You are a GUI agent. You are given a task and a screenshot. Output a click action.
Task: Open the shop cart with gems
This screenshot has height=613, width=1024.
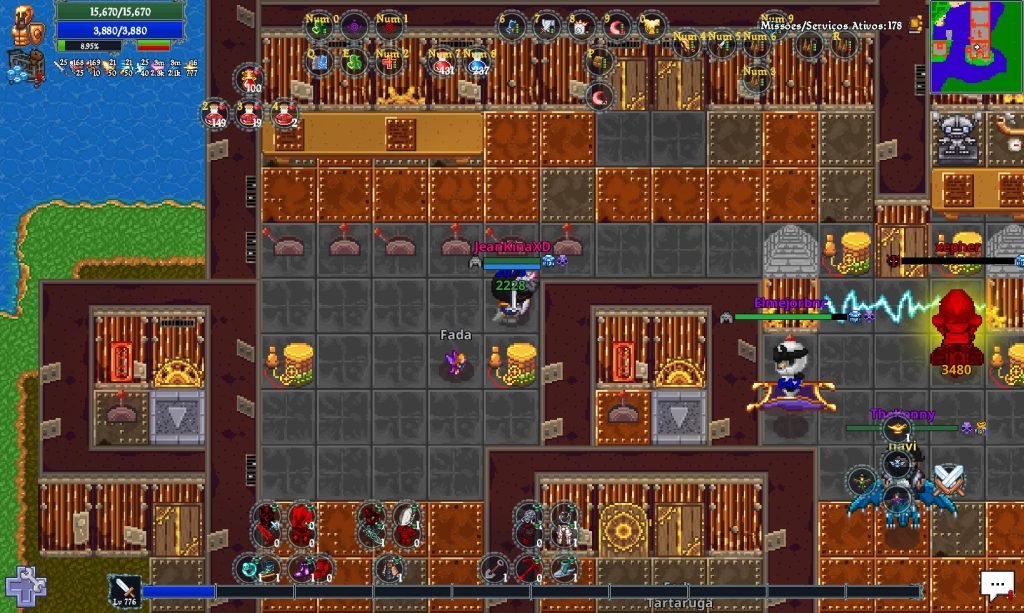[x=21, y=62]
